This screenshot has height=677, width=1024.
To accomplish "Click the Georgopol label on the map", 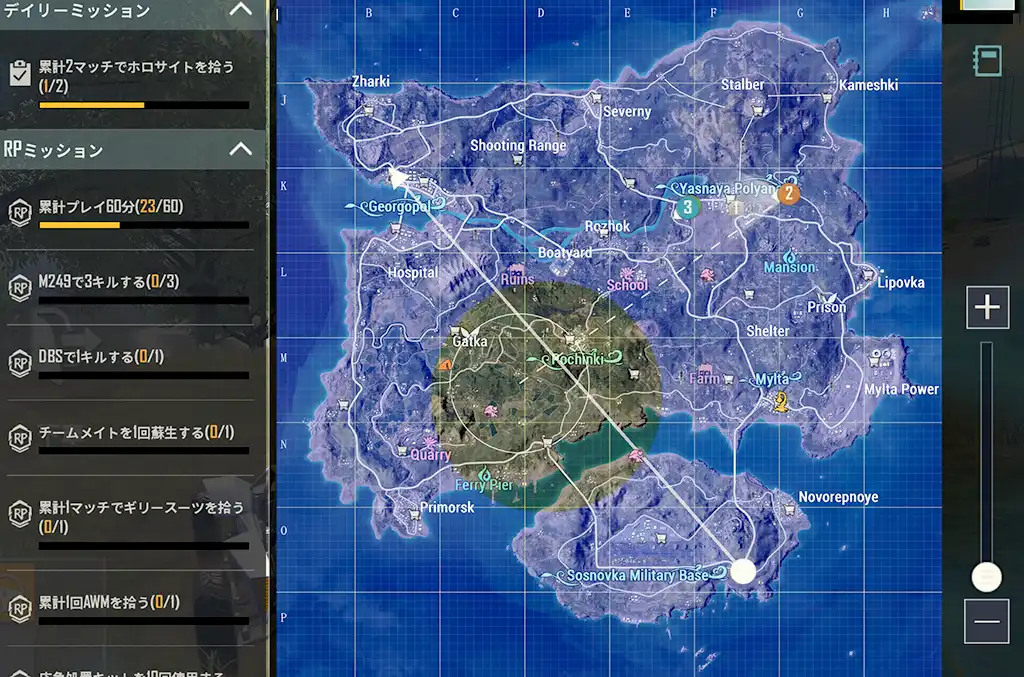I will pyautogui.click(x=398, y=207).
